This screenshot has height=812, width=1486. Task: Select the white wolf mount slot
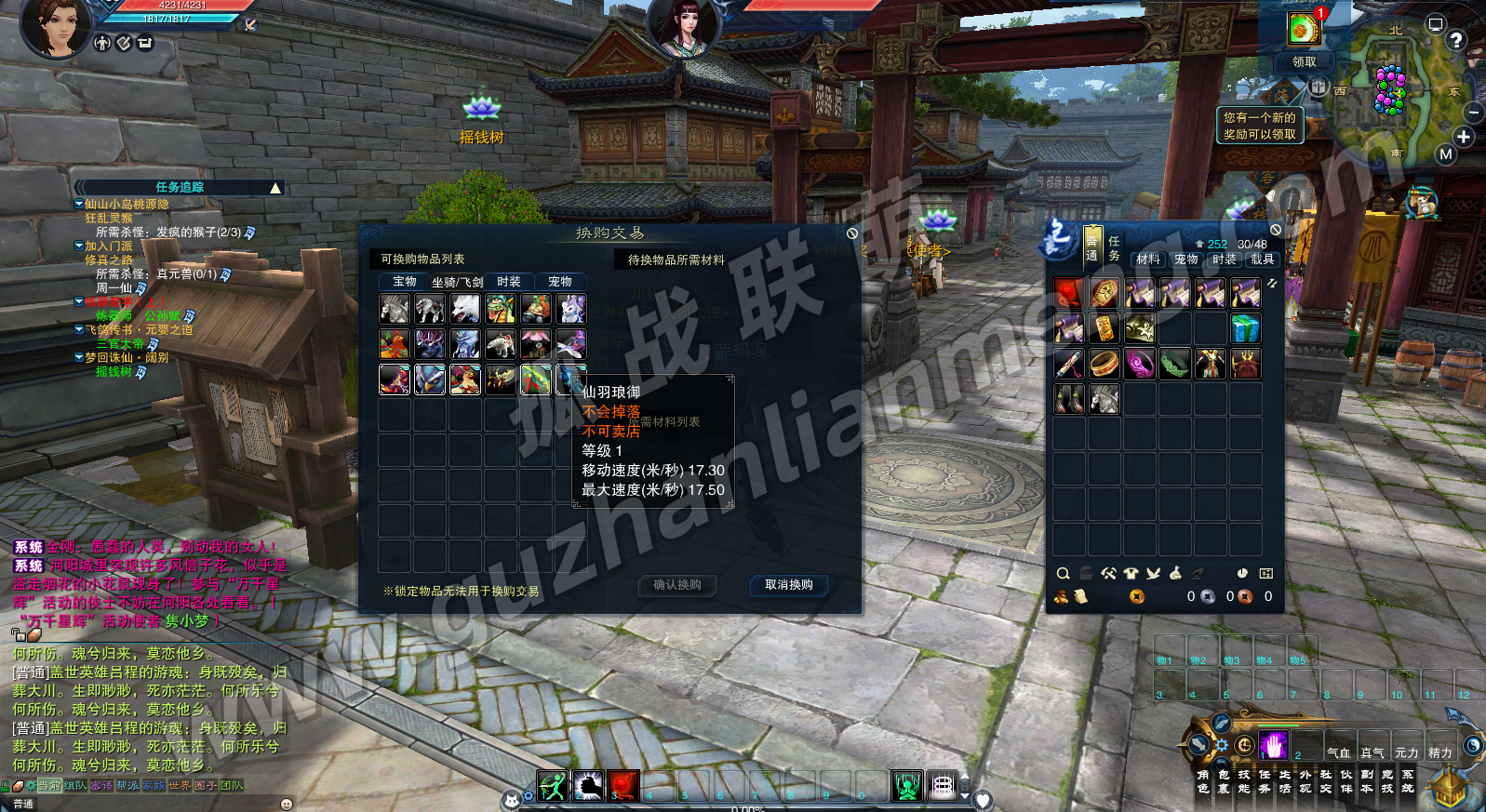(465, 308)
